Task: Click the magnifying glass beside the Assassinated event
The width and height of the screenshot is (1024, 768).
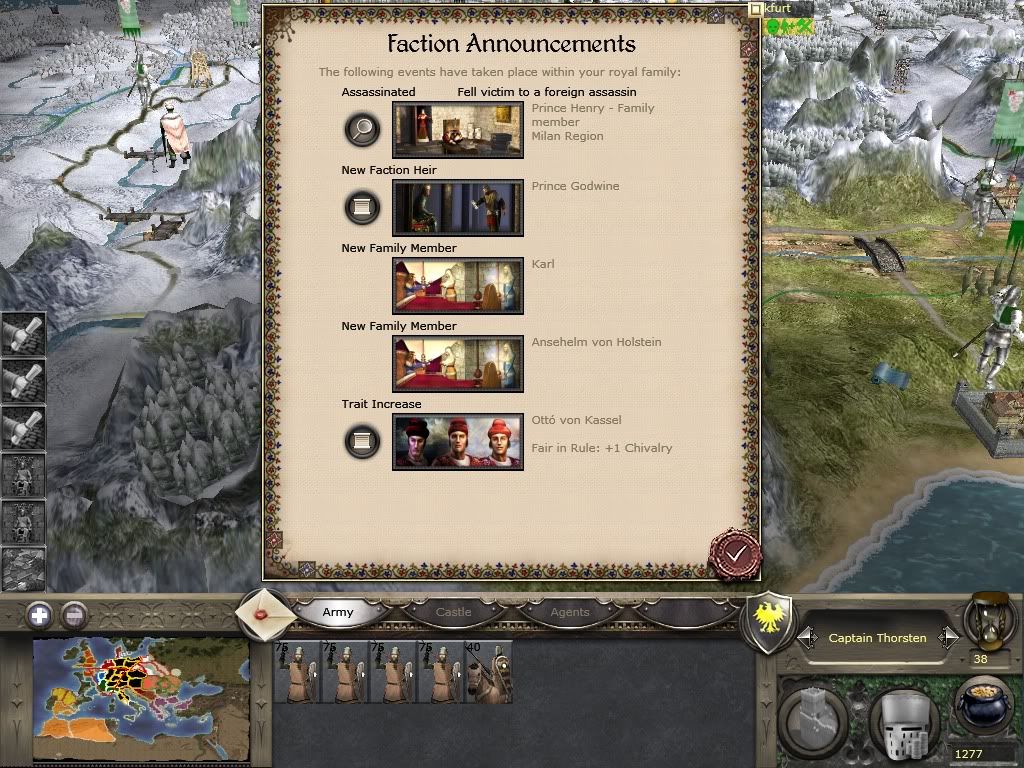Action: pos(362,129)
